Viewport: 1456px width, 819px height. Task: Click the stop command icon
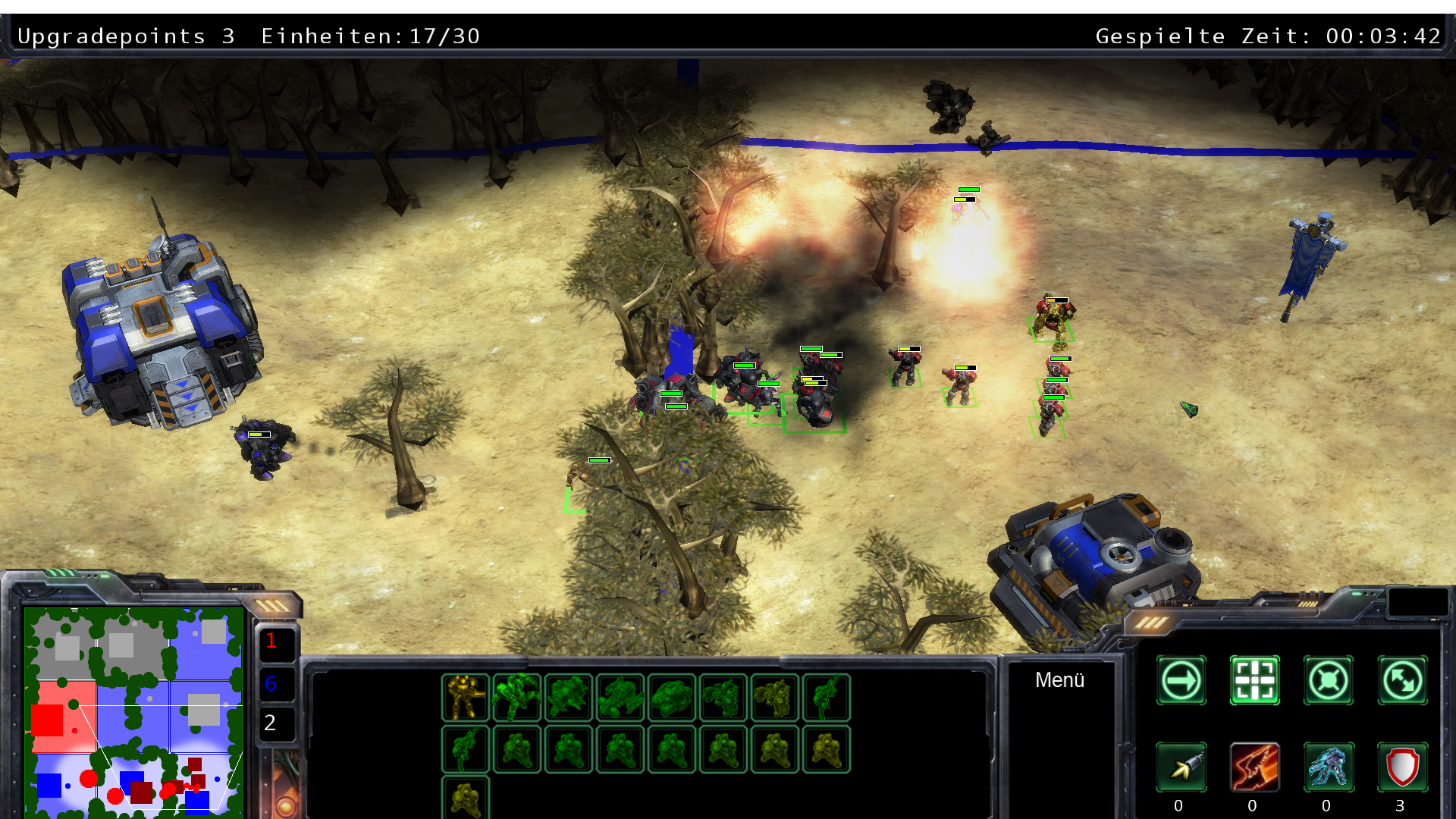(1328, 680)
